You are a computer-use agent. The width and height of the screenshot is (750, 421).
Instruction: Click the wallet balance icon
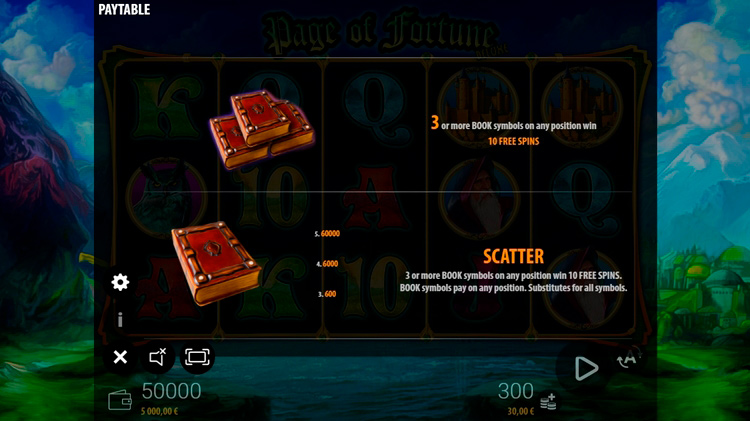[120, 400]
